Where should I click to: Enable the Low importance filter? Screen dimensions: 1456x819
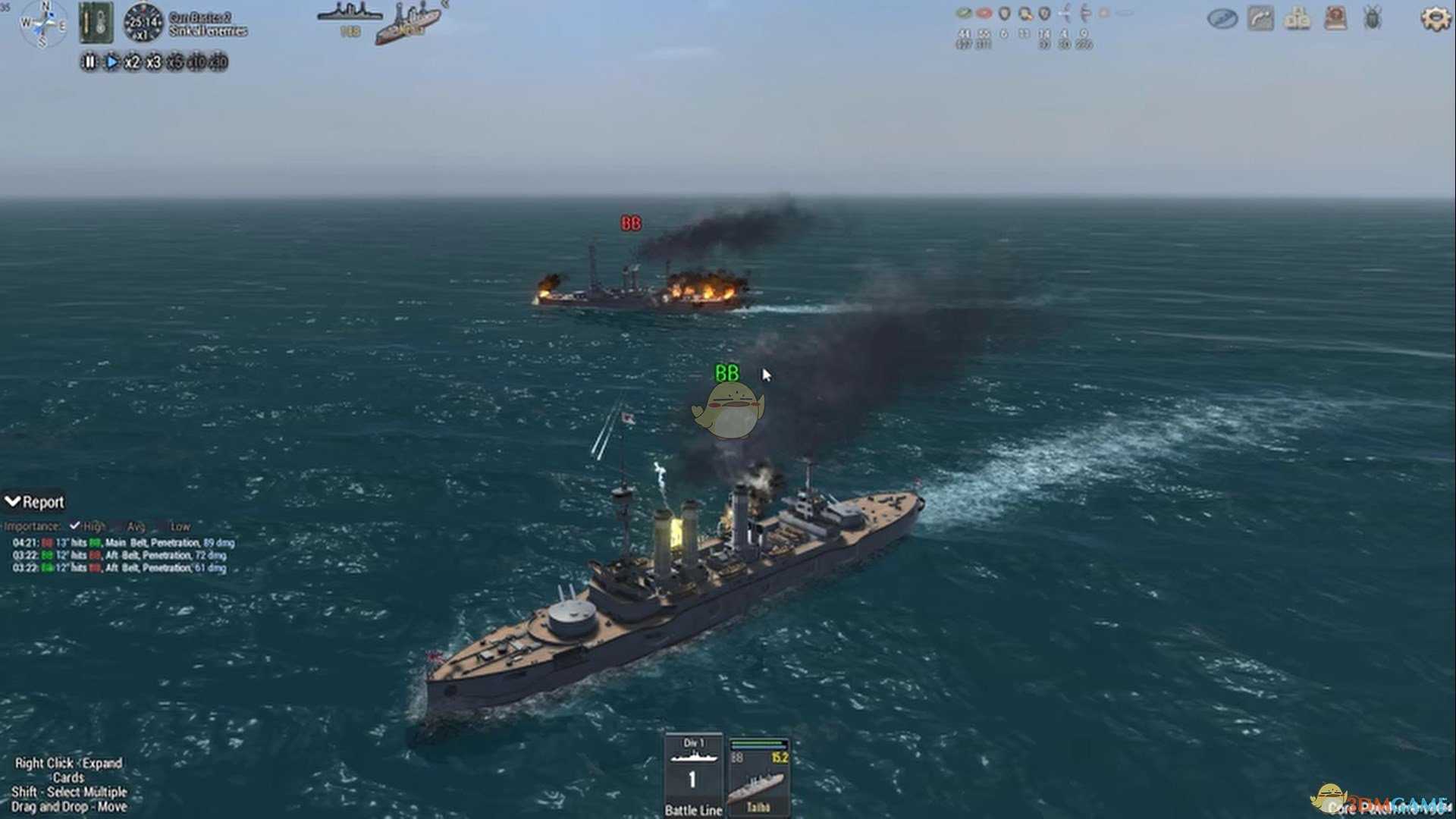click(161, 526)
